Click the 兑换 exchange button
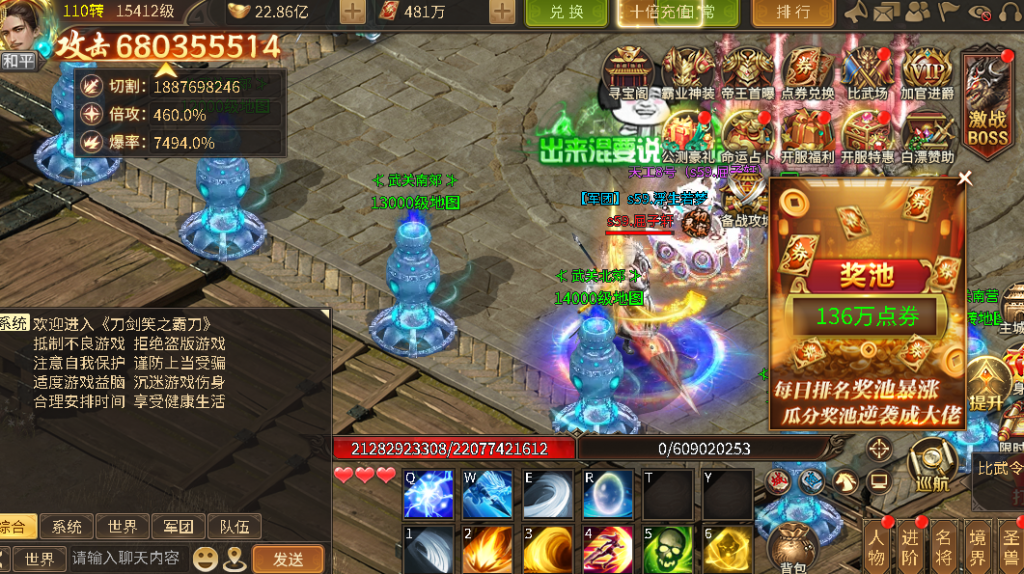 coord(566,12)
